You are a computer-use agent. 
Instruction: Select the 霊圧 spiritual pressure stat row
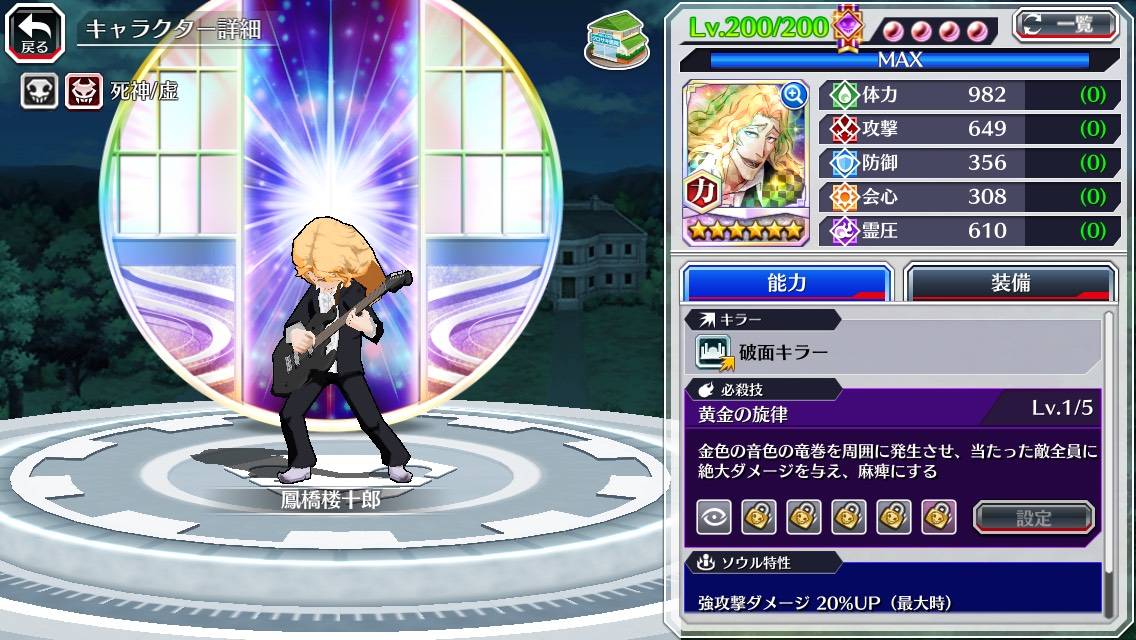(x=969, y=231)
